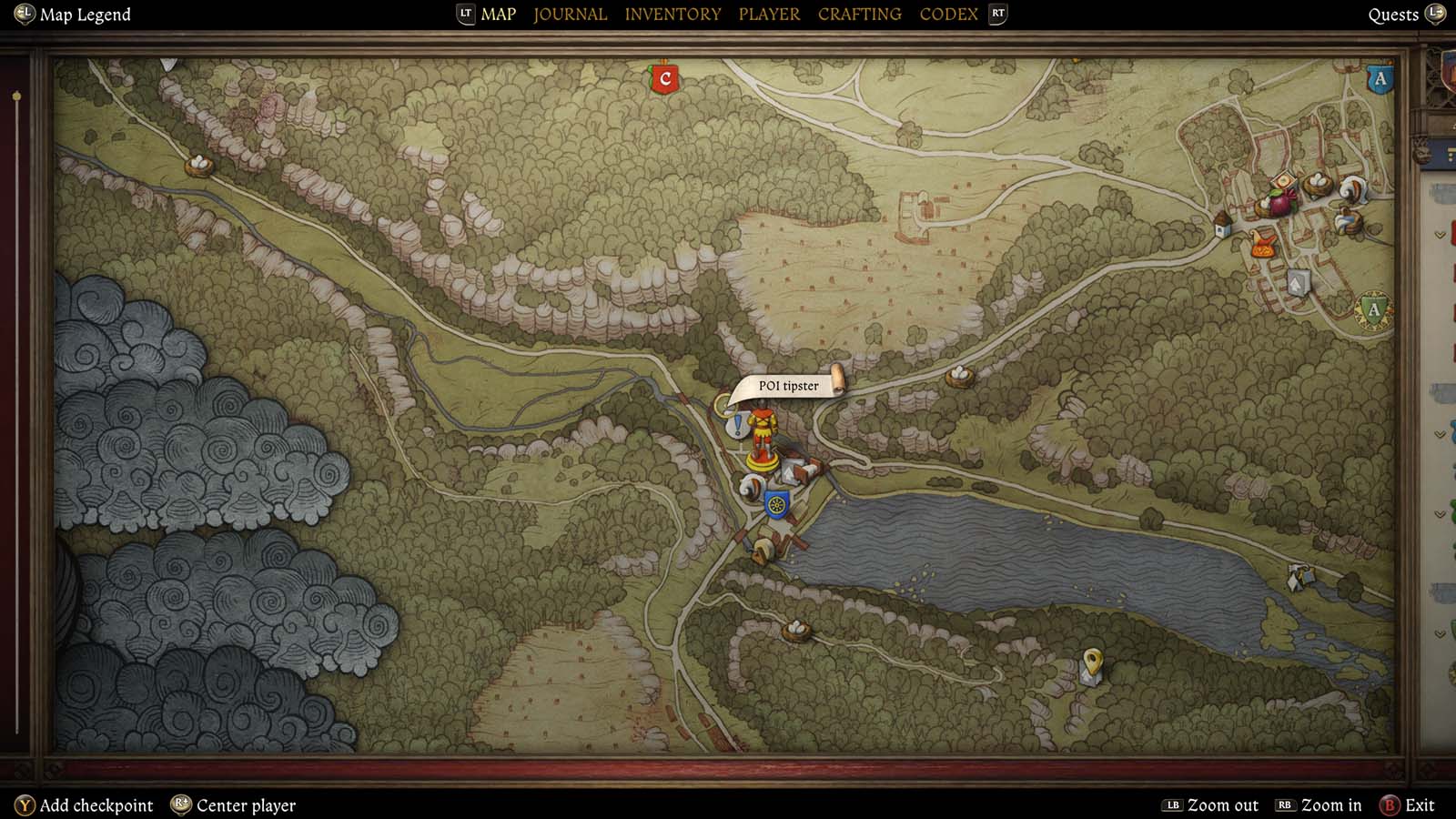Switch to the JOURNAL tab

click(x=569, y=14)
